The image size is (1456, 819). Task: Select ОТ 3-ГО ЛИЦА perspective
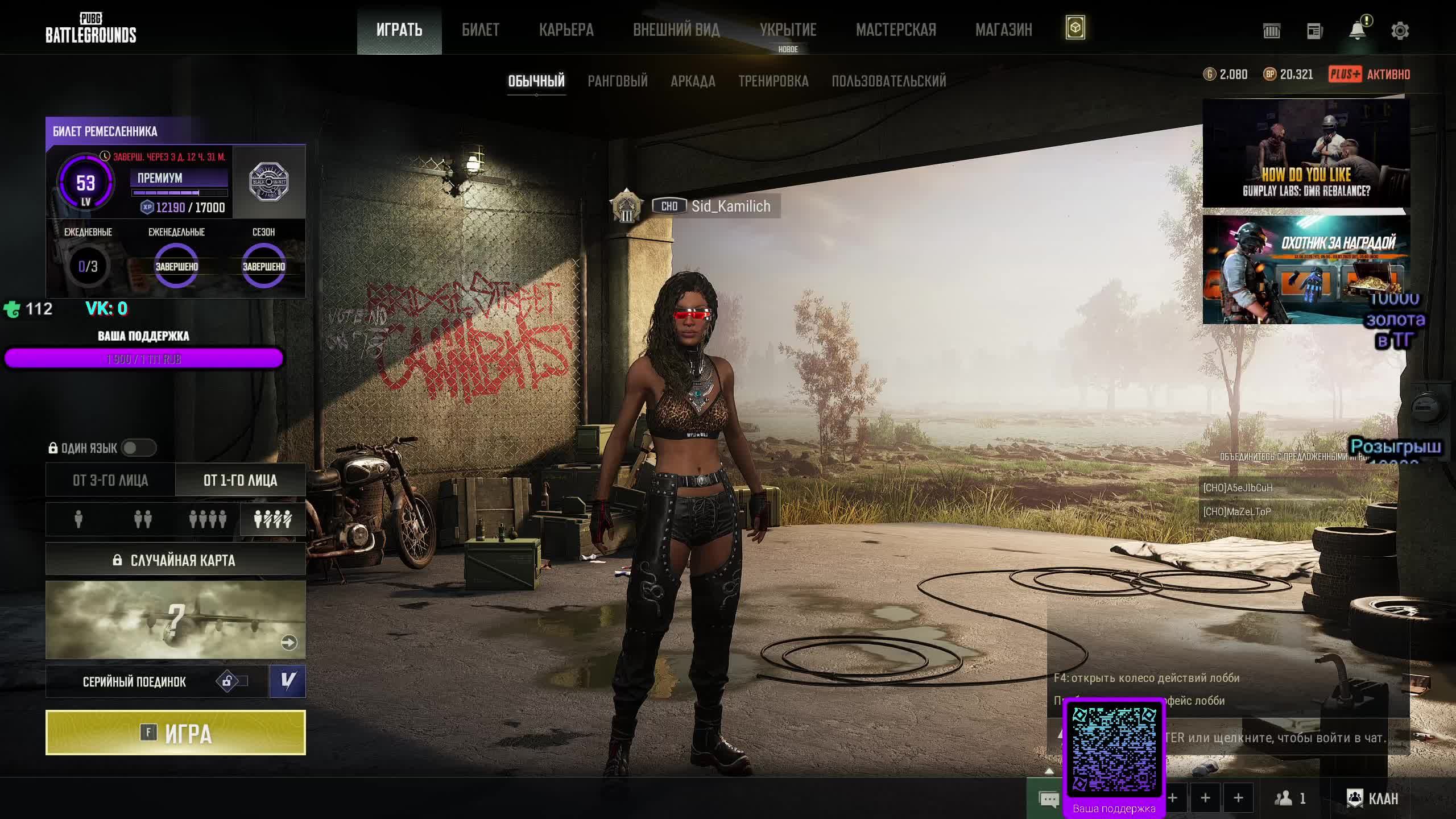110,480
